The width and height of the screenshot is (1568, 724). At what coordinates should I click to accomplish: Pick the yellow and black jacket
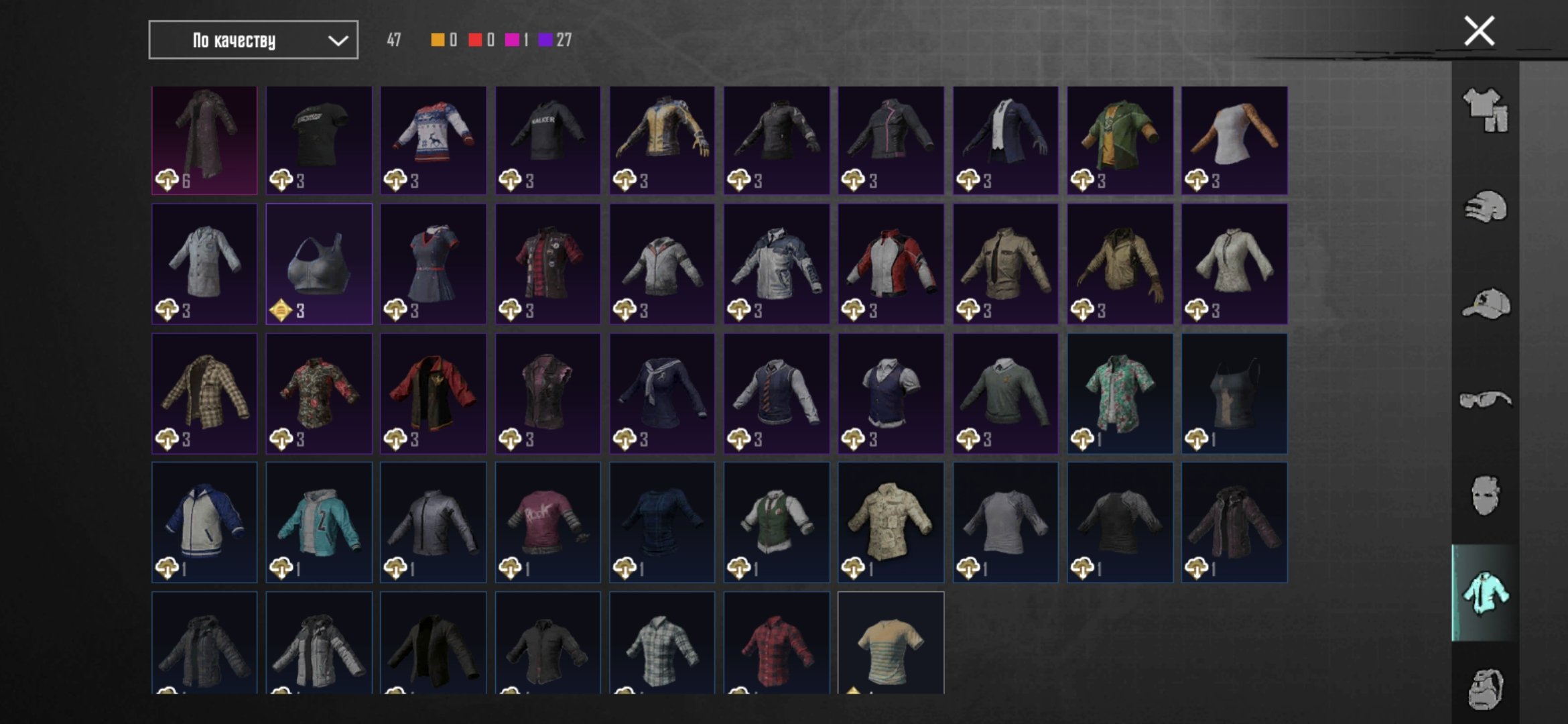point(662,140)
